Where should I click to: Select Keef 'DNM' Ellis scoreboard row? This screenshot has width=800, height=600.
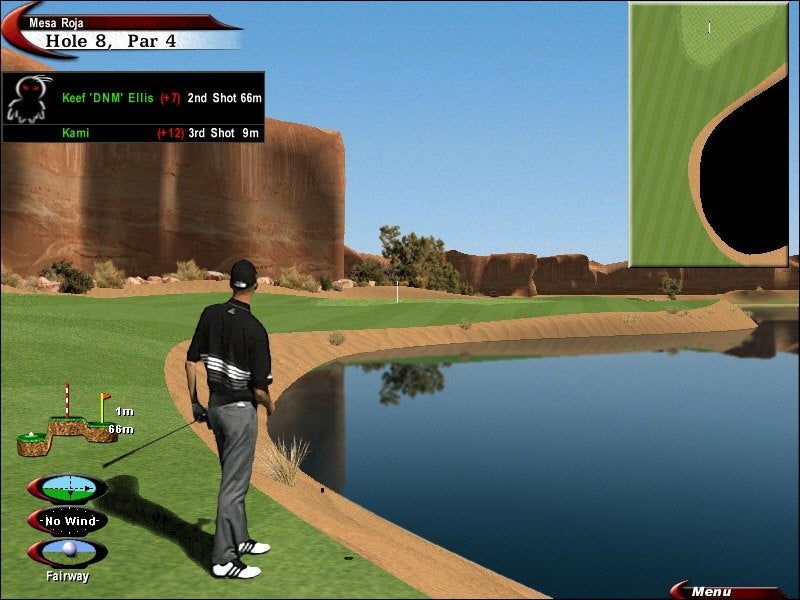[x=162, y=98]
